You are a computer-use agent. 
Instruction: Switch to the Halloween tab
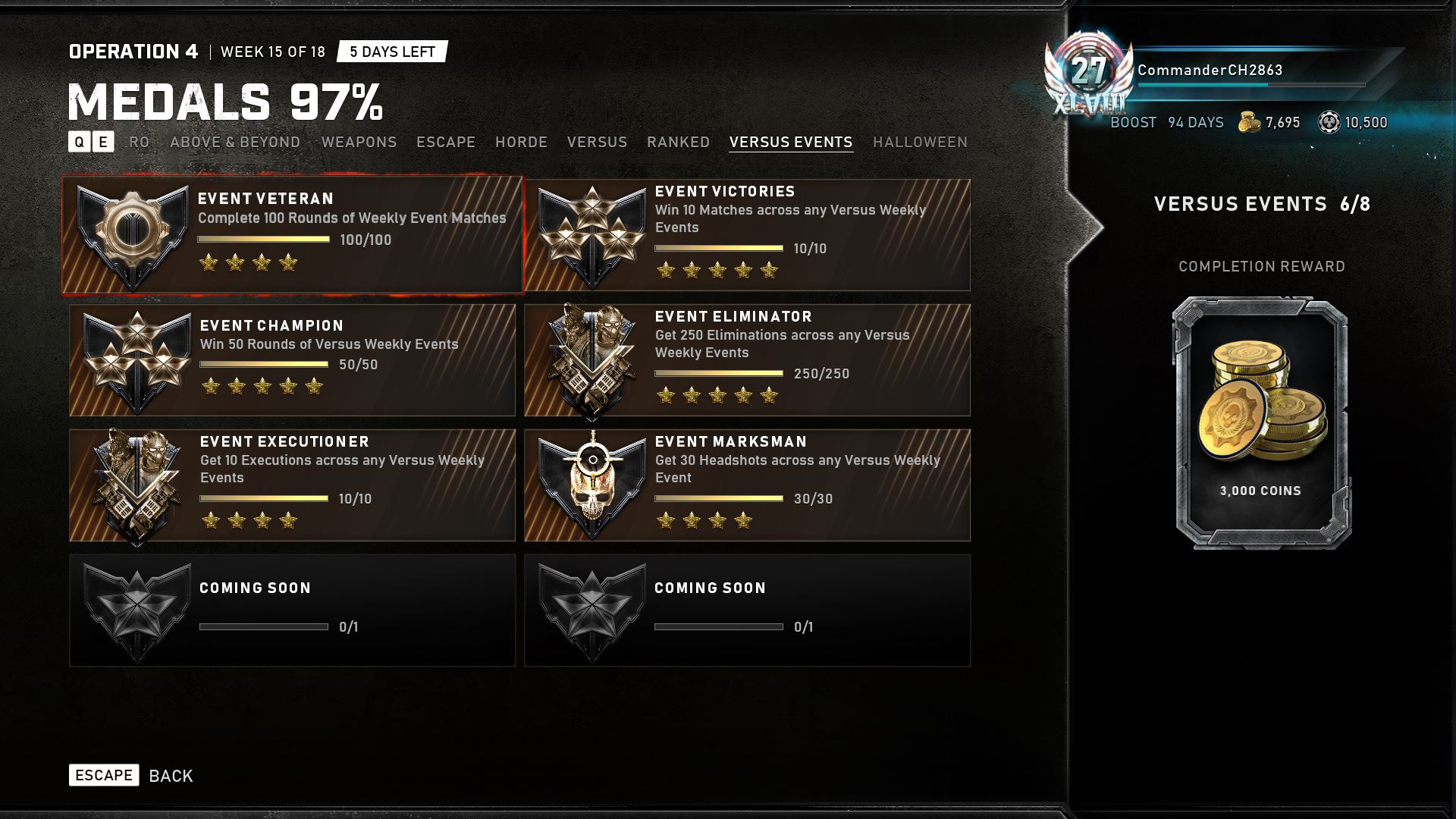point(920,143)
